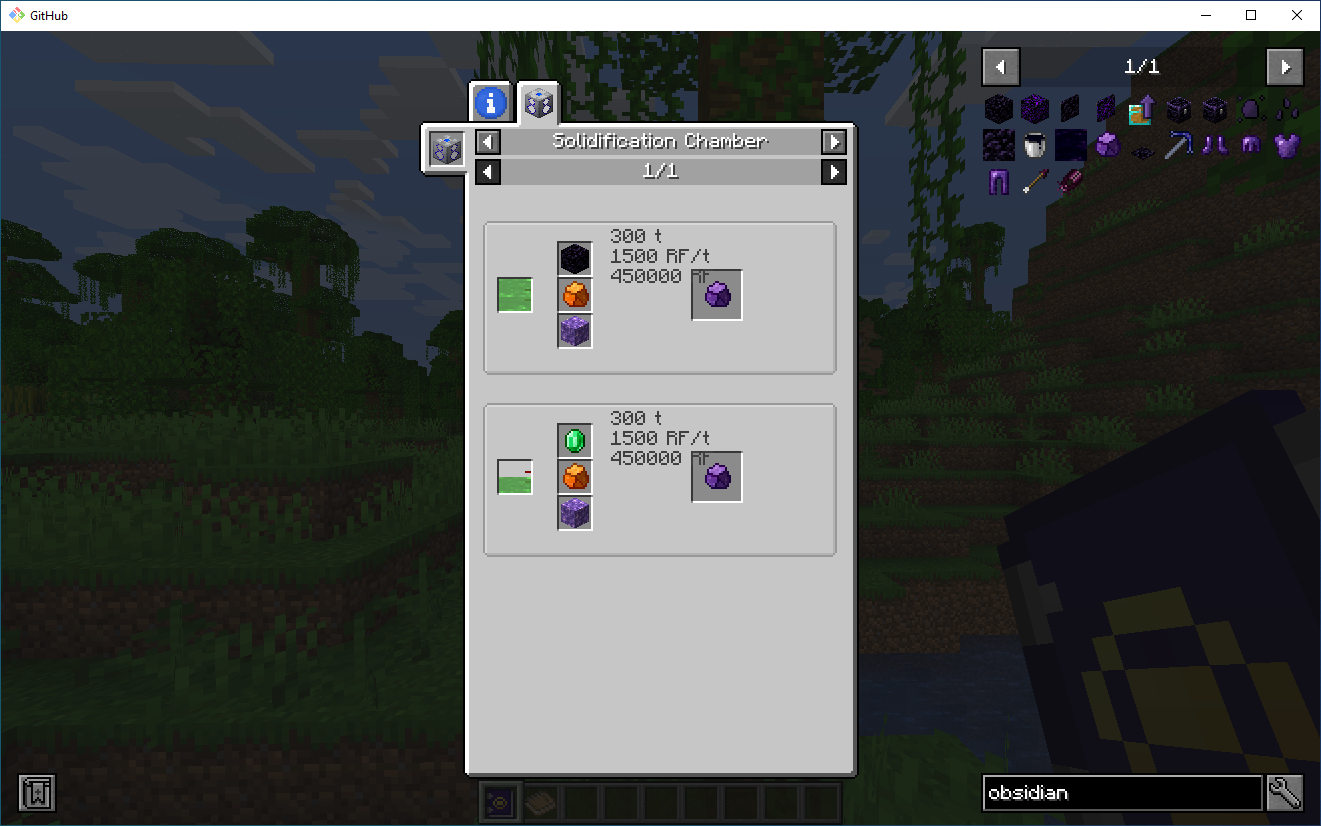Switch to the Solidification Chamber recipe tab
This screenshot has width=1321, height=826.
[538, 101]
